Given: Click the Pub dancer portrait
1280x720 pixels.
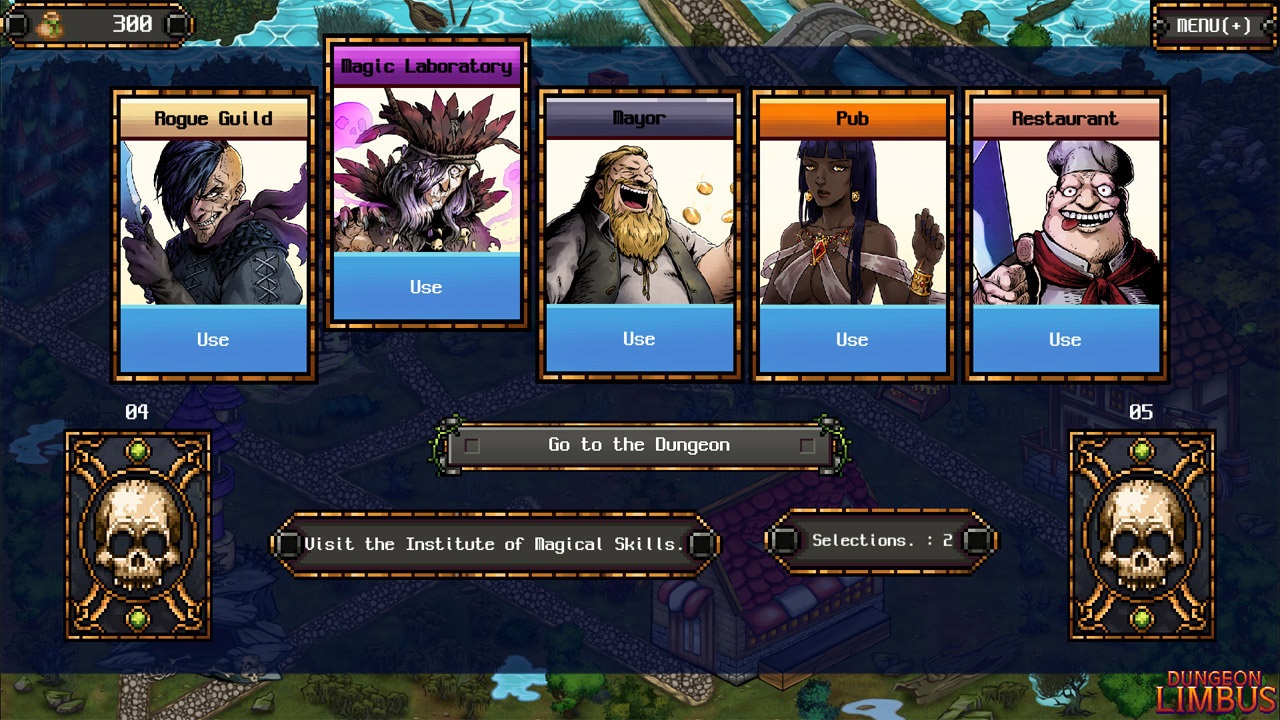Looking at the screenshot, I should pyautogui.click(x=851, y=220).
